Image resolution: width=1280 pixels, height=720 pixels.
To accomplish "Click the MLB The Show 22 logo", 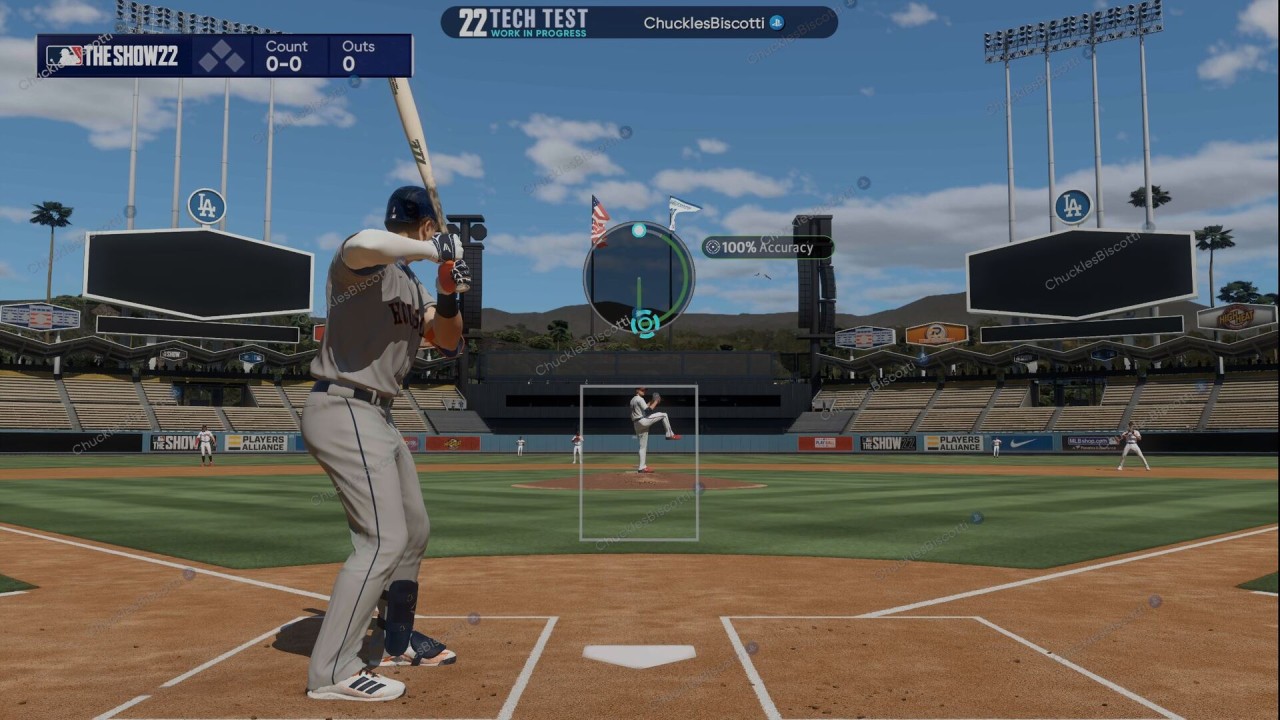I will [x=112, y=56].
